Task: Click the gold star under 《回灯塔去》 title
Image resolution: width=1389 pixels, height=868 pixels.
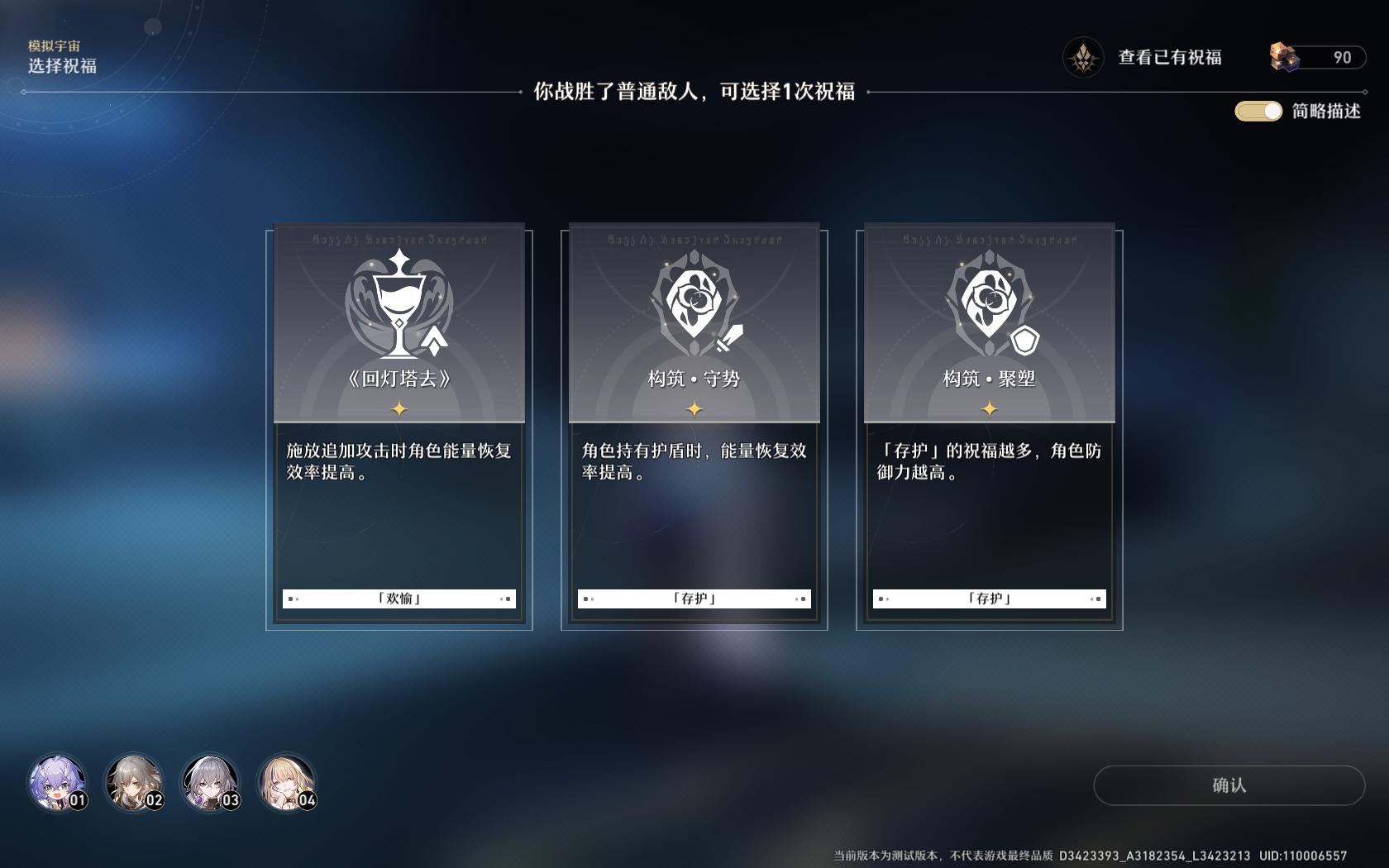Action: 398,407
